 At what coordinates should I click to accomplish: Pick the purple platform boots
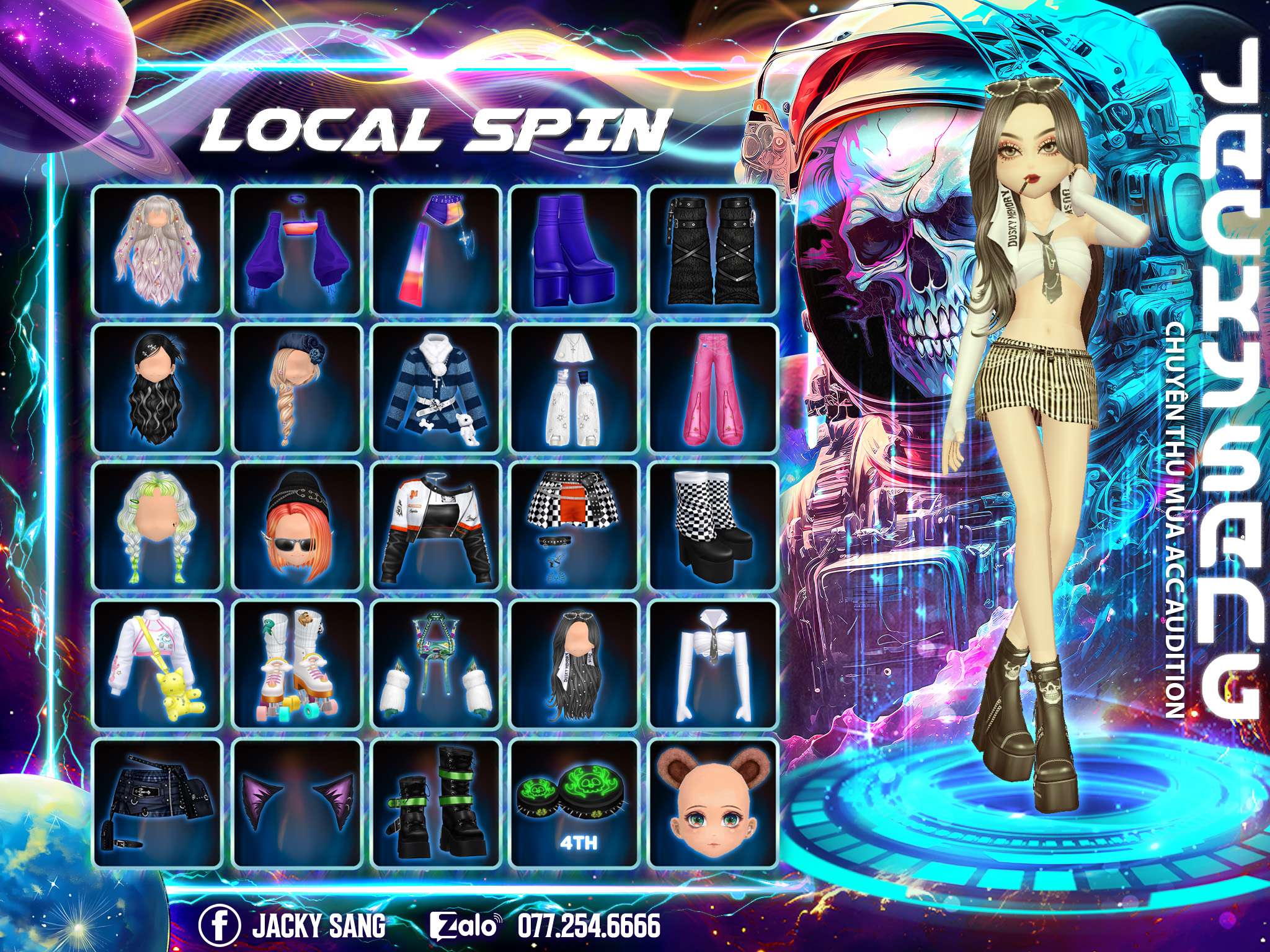pyautogui.click(x=574, y=250)
